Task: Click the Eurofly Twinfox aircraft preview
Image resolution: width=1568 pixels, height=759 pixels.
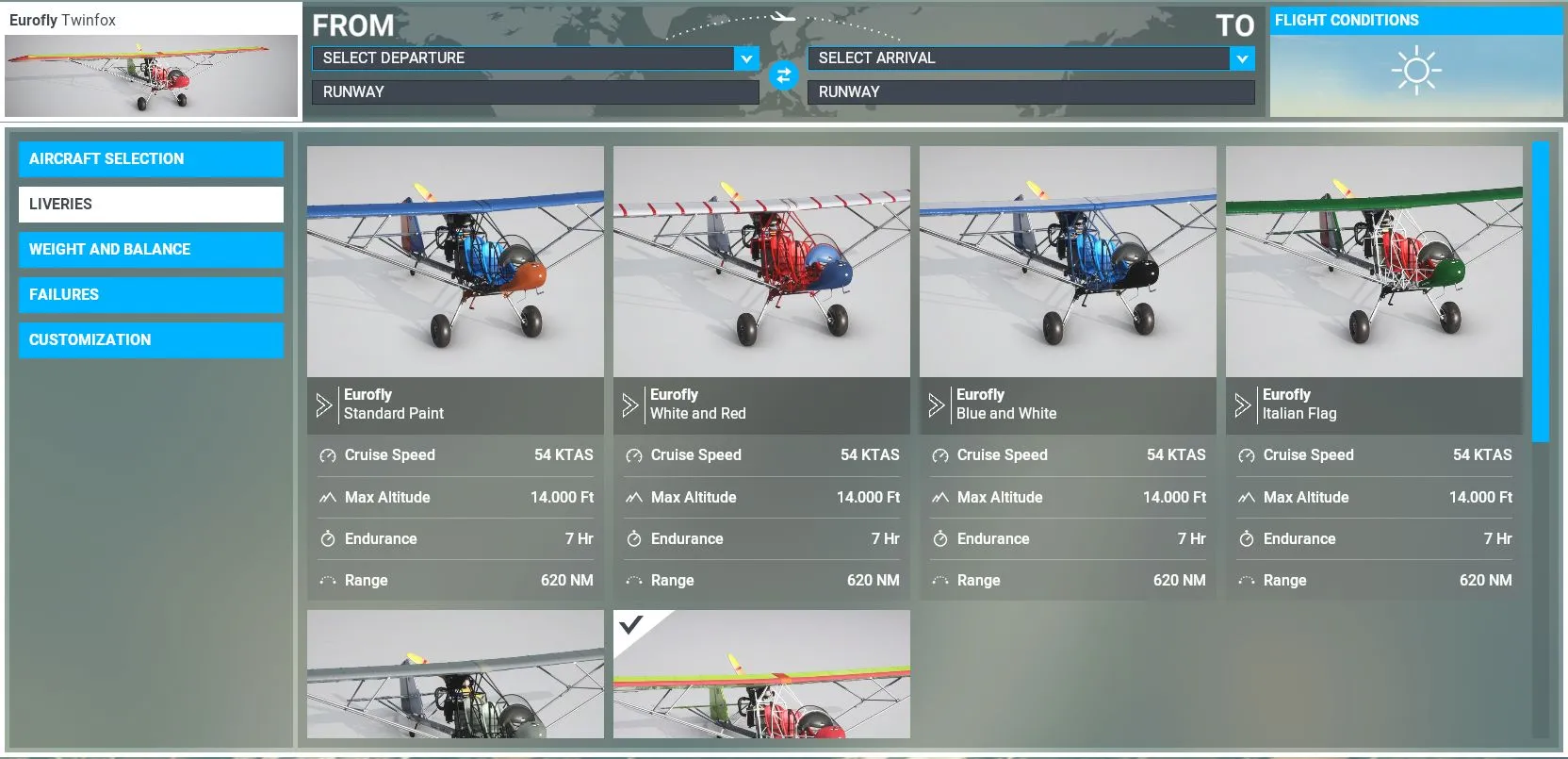Action: pos(151,75)
